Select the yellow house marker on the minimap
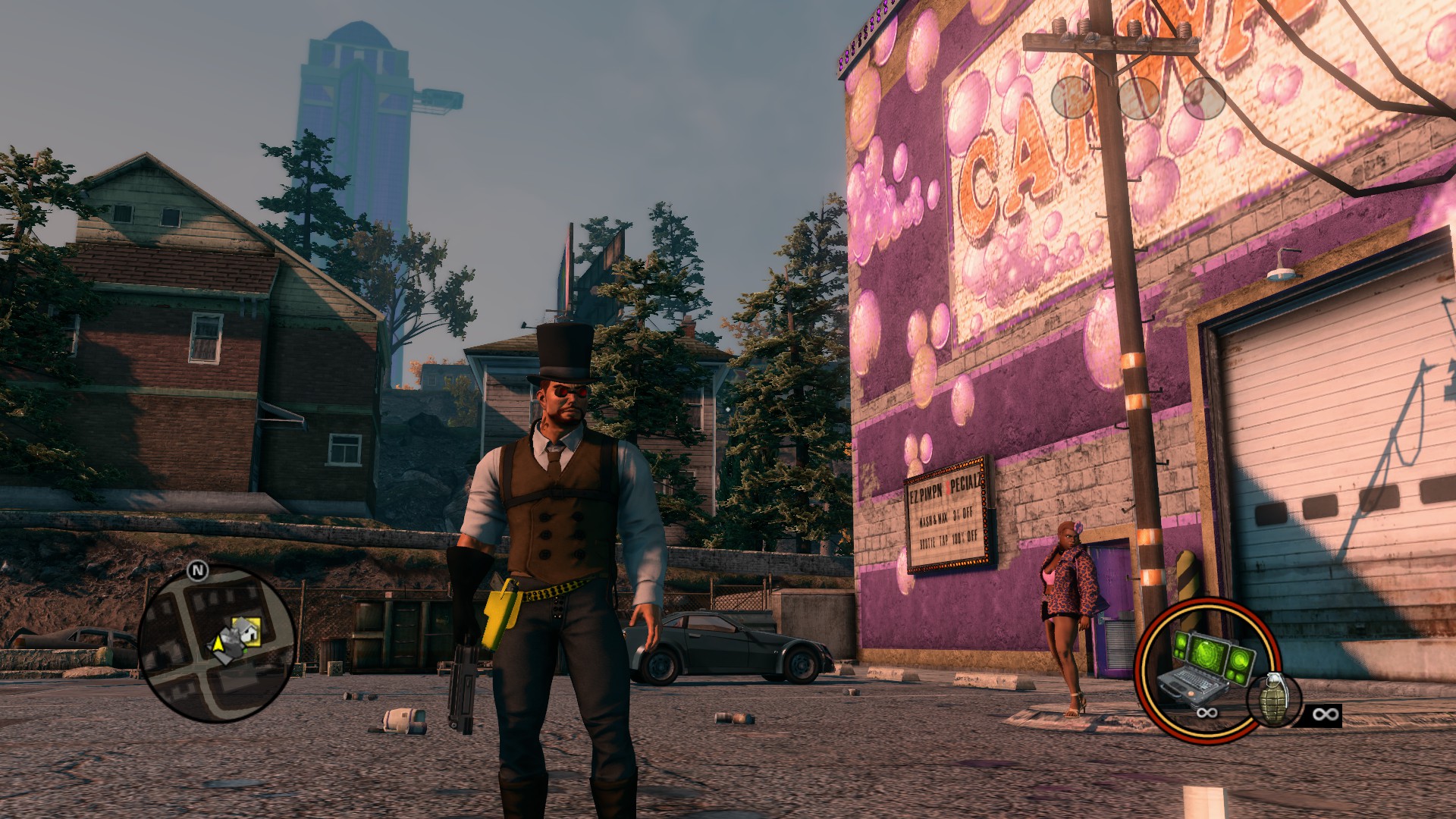This screenshot has width=1456, height=819. pyautogui.click(x=248, y=629)
